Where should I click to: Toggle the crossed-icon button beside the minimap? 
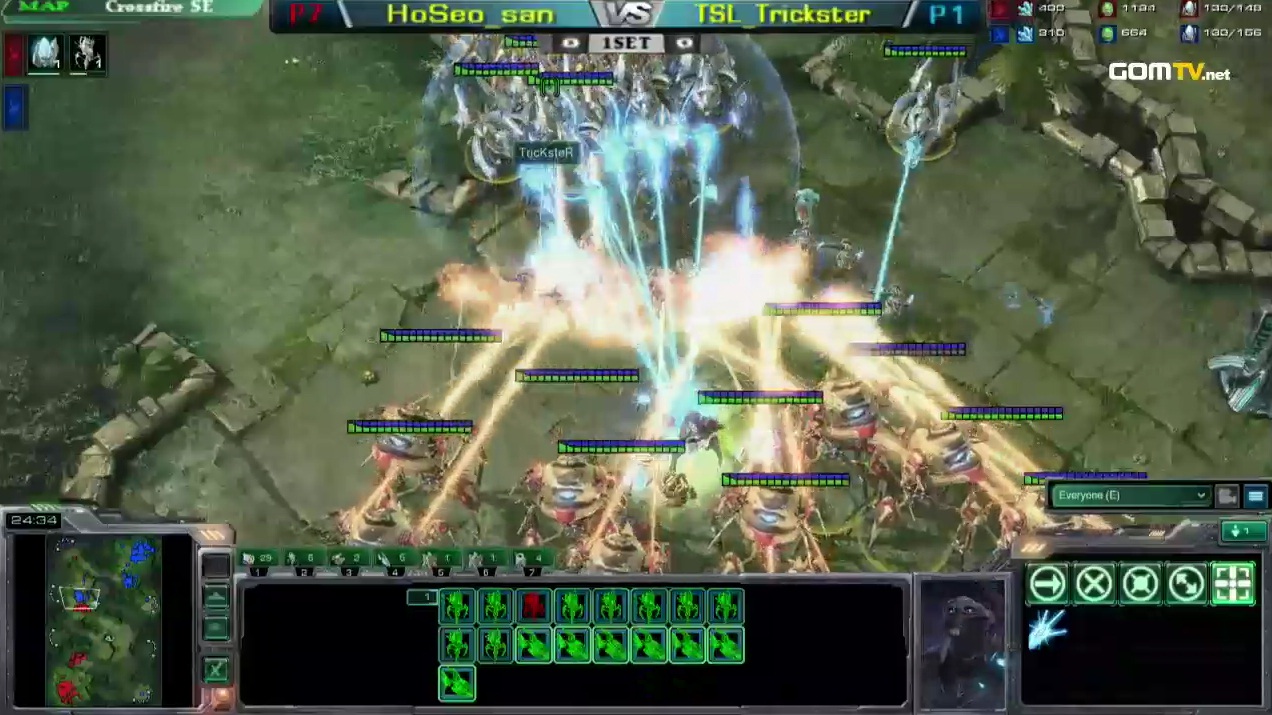tap(215, 670)
